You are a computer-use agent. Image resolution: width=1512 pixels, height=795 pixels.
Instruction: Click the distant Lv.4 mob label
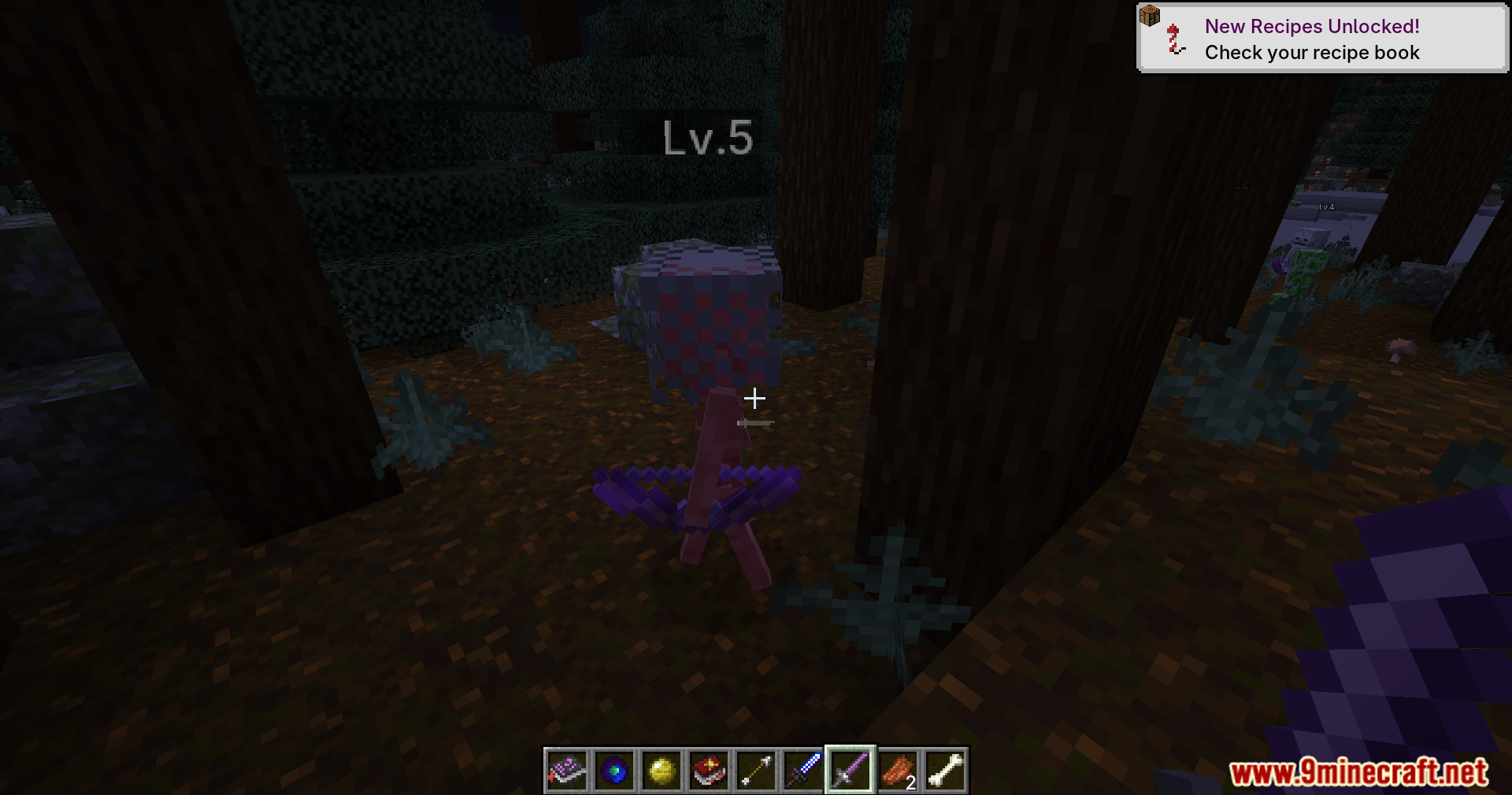[x=1325, y=206]
